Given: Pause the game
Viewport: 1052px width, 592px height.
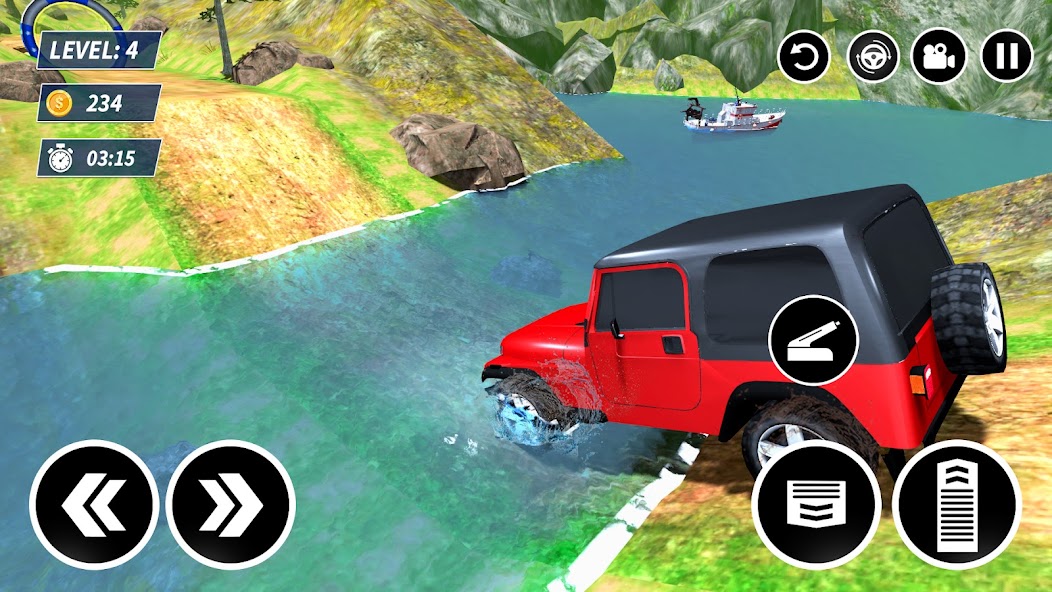Looking at the screenshot, I should pyautogui.click(x=1006, y=56).
